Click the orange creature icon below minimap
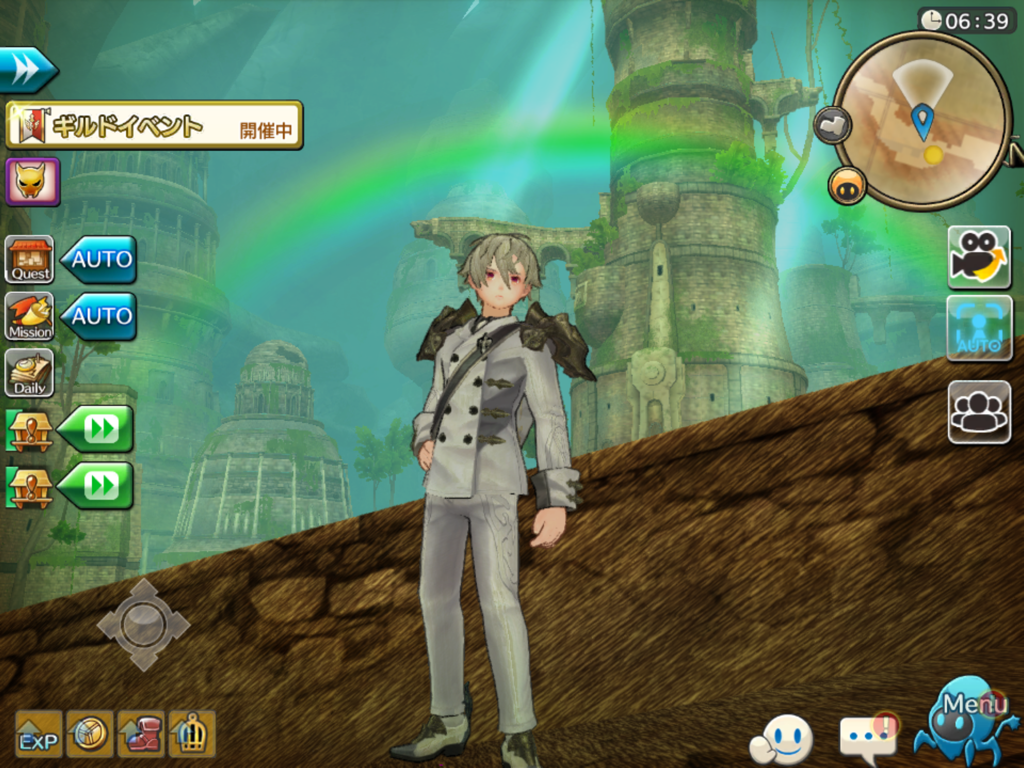 click(847, 186)
